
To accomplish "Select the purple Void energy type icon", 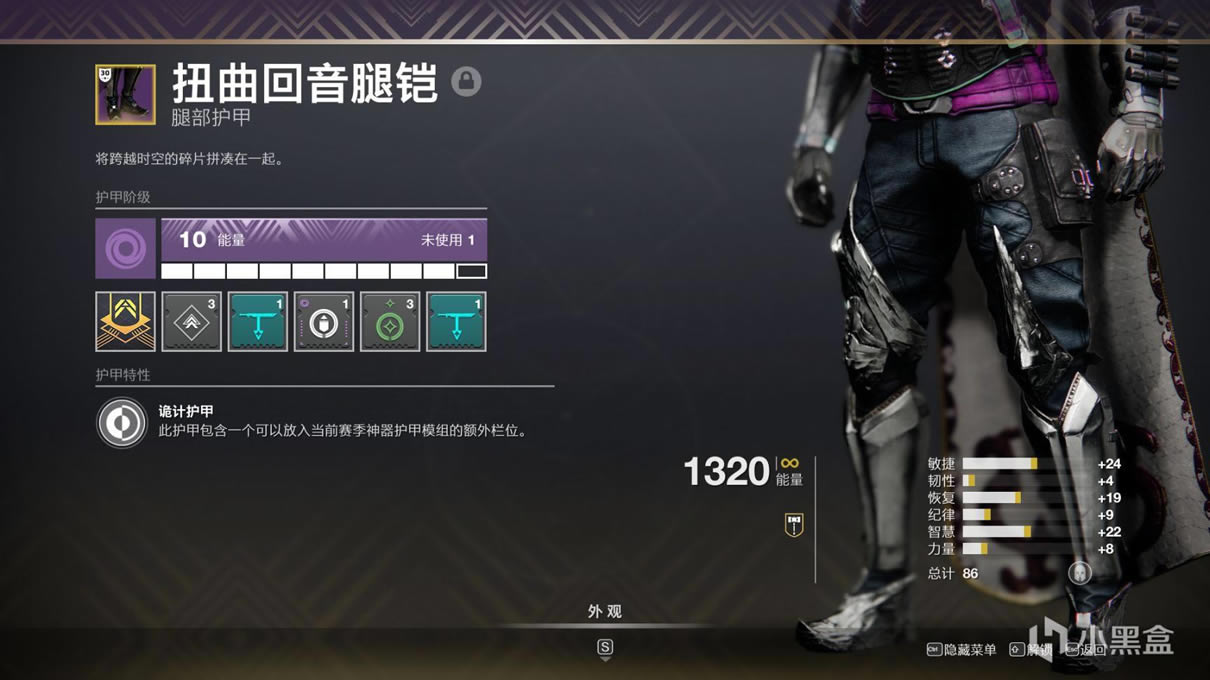I will pos(125,248).
